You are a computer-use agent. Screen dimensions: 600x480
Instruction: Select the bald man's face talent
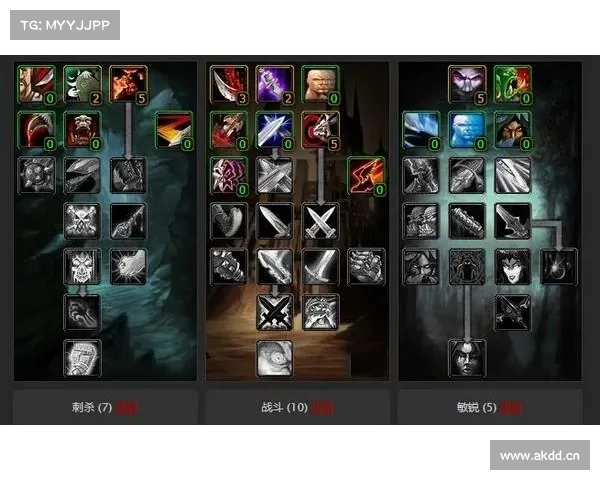[x=320, y=85]
